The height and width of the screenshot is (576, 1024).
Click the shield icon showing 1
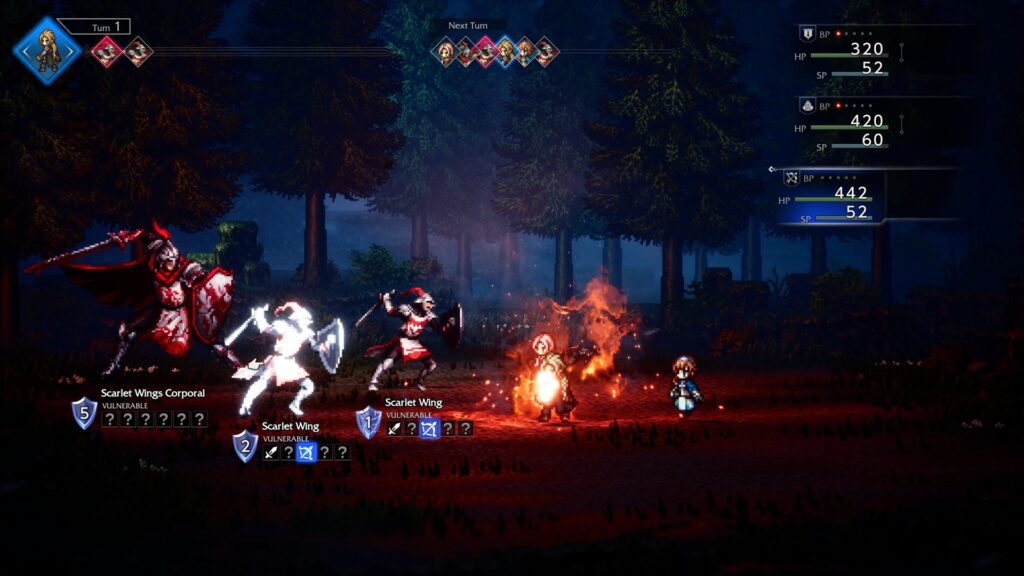click(369, 422)
